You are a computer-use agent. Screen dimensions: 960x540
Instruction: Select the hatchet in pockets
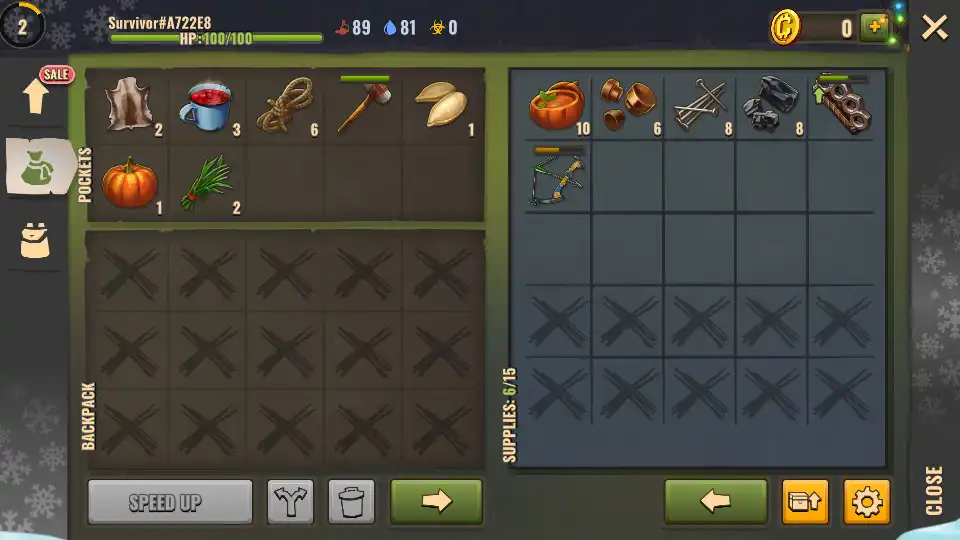[364, 105]
